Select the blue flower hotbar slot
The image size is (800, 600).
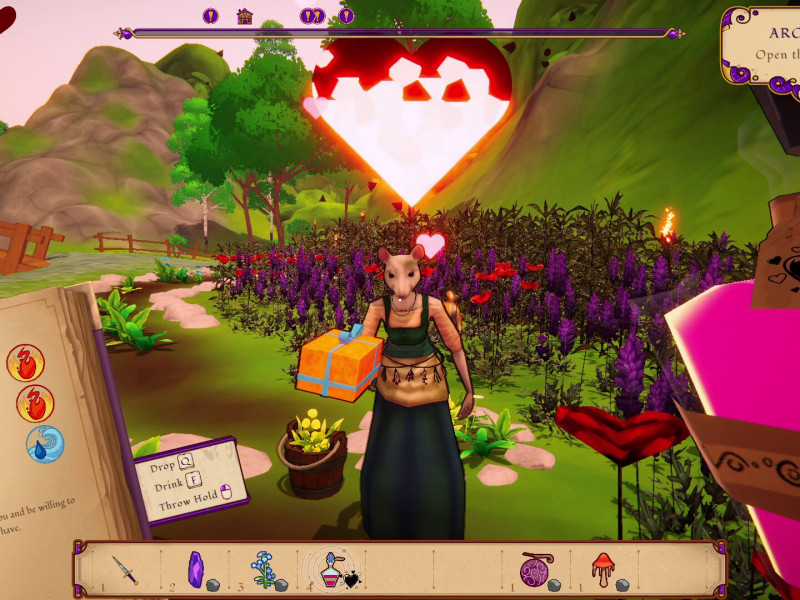[x=264, y=569]
